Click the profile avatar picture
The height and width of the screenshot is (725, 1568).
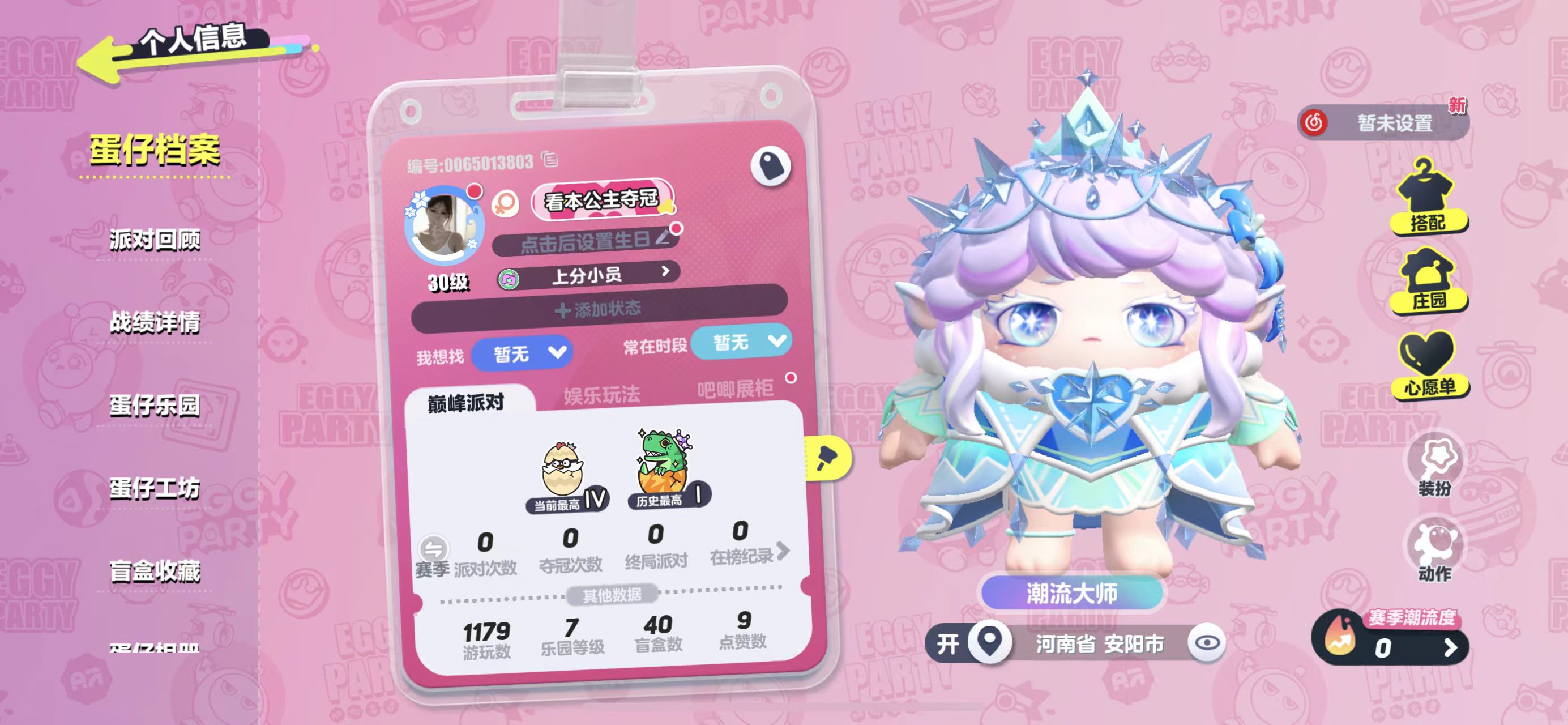(x=443, y=225)
